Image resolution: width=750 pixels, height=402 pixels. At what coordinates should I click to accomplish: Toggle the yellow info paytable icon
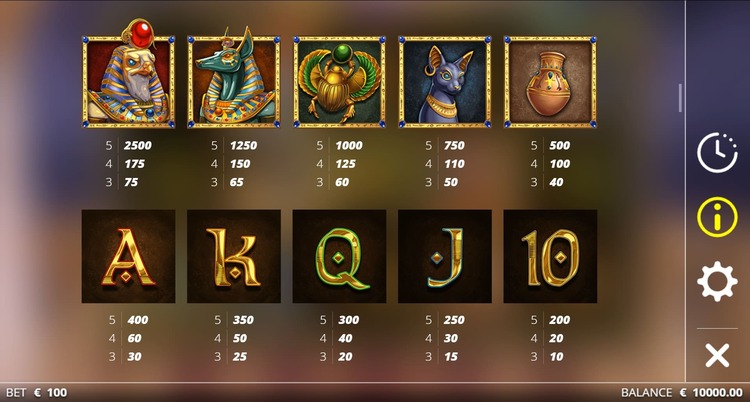tap(716, 216)
